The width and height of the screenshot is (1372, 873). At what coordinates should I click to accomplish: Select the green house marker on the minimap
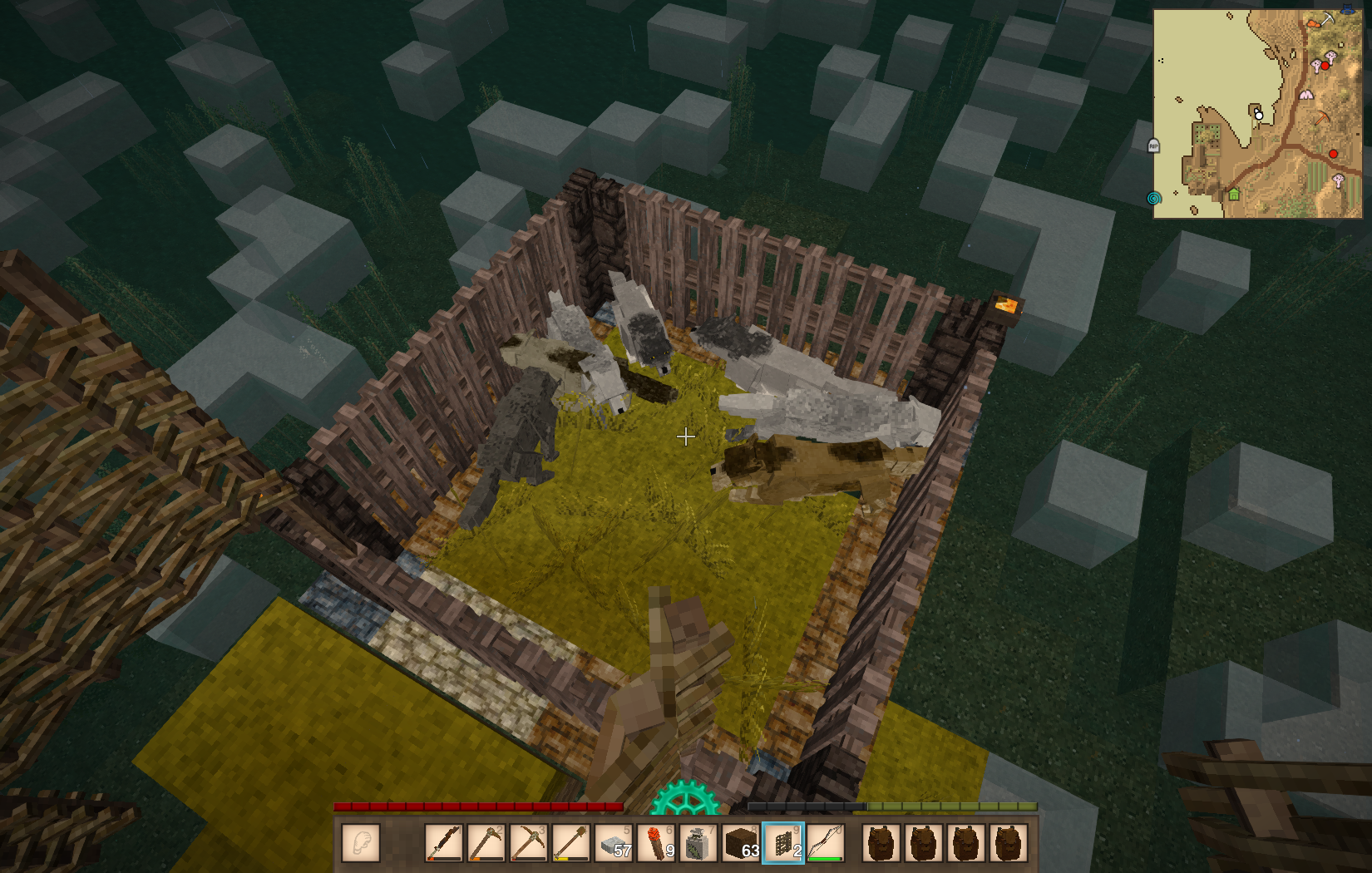1234,195
